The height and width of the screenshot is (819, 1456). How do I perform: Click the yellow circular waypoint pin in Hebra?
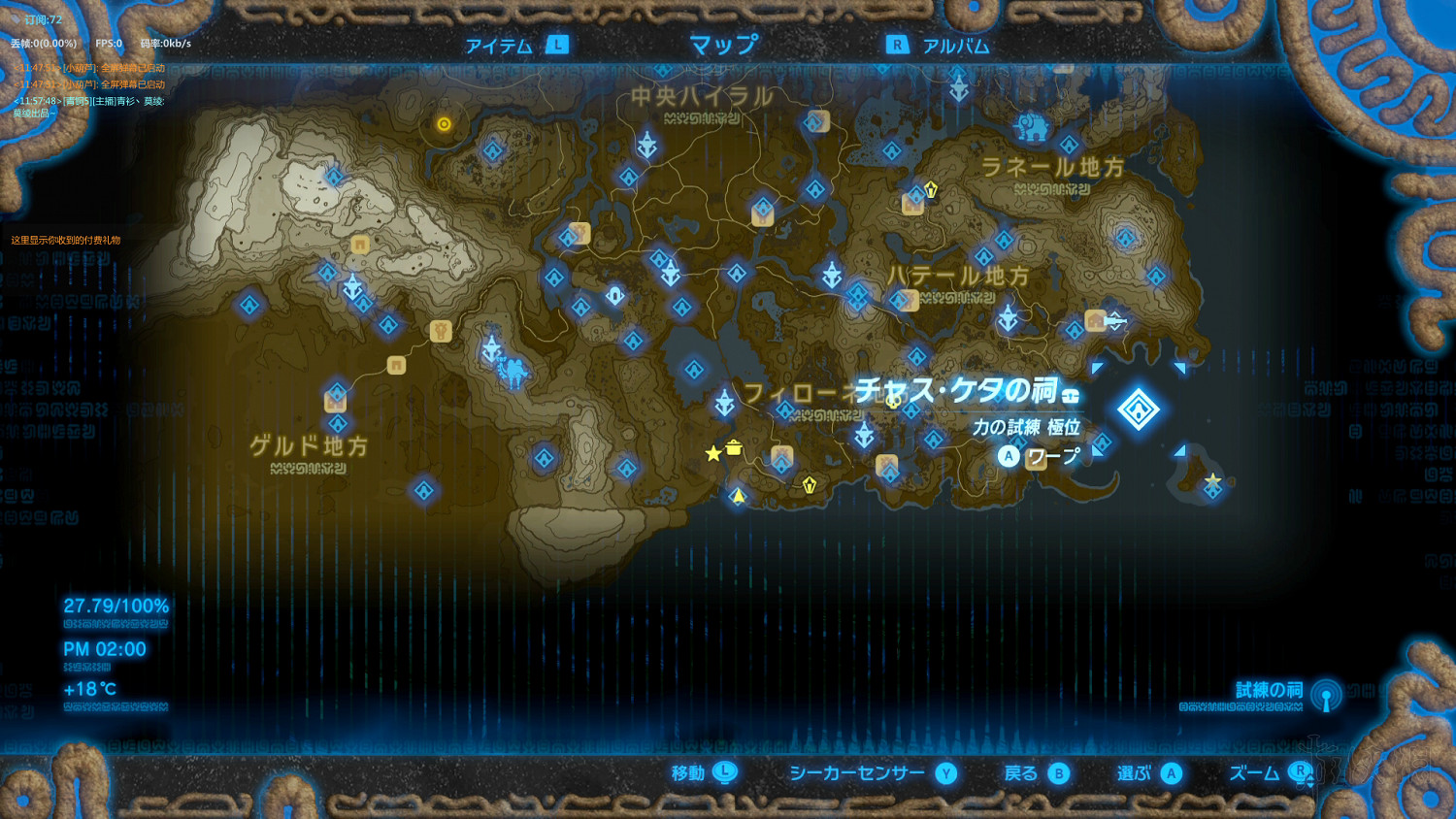(x=444, y=123)
